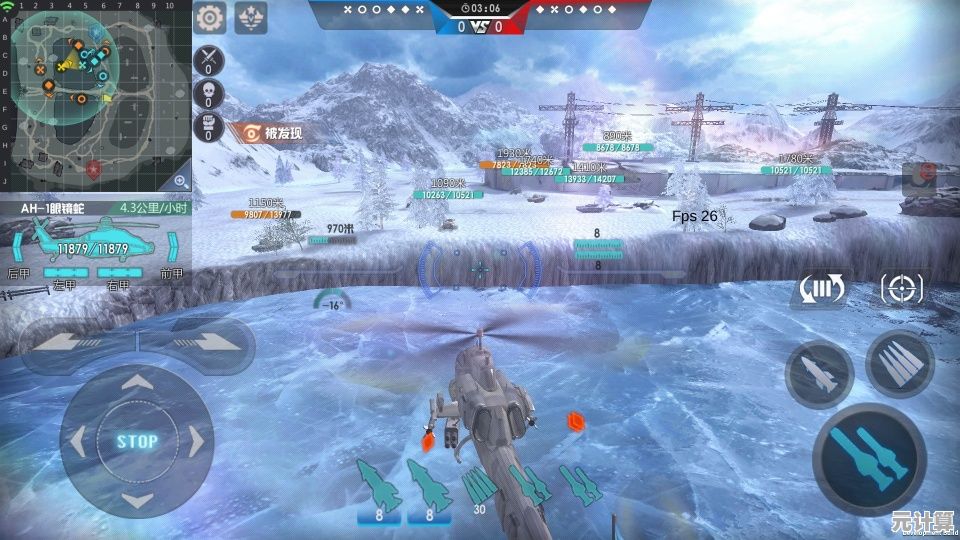Click the skull kill counter icon

click(209, 95)
